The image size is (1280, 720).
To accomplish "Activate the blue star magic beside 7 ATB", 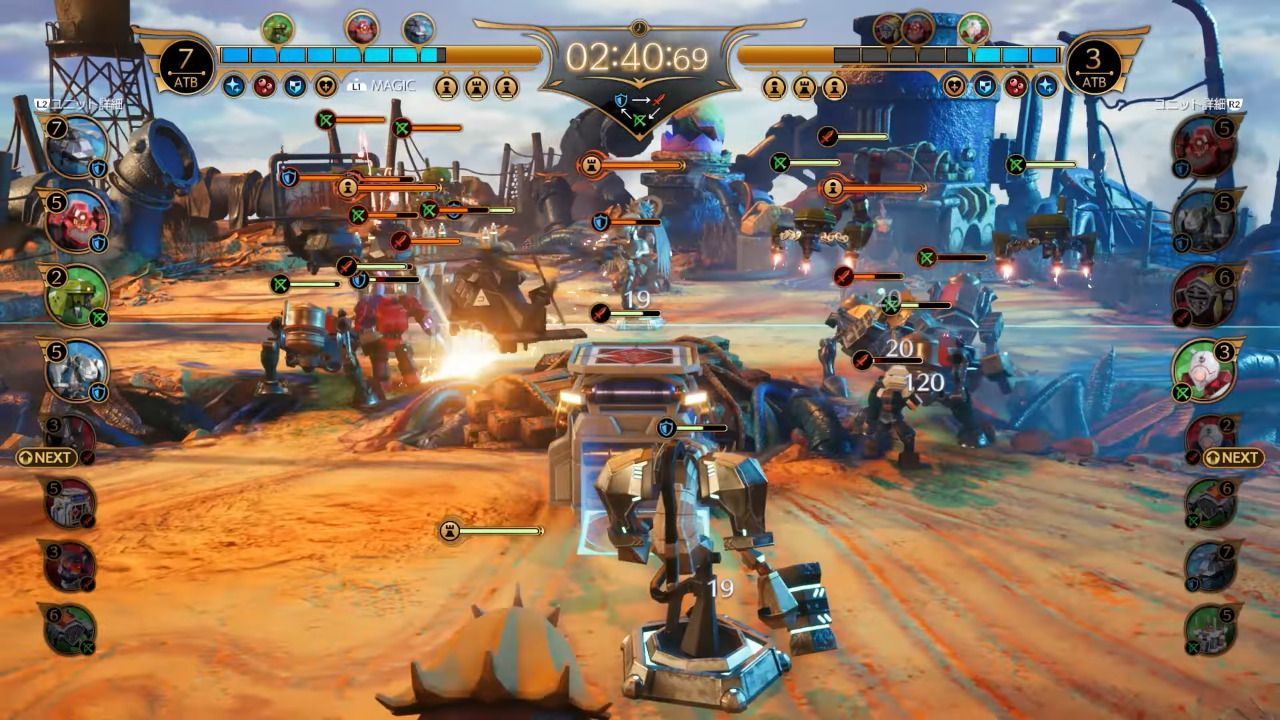I will coord(233,86).
